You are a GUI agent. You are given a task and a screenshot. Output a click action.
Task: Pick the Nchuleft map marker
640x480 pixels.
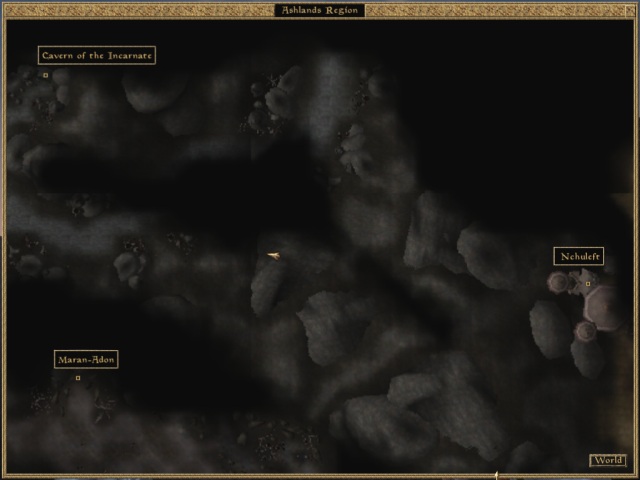(x=588, y=284)
